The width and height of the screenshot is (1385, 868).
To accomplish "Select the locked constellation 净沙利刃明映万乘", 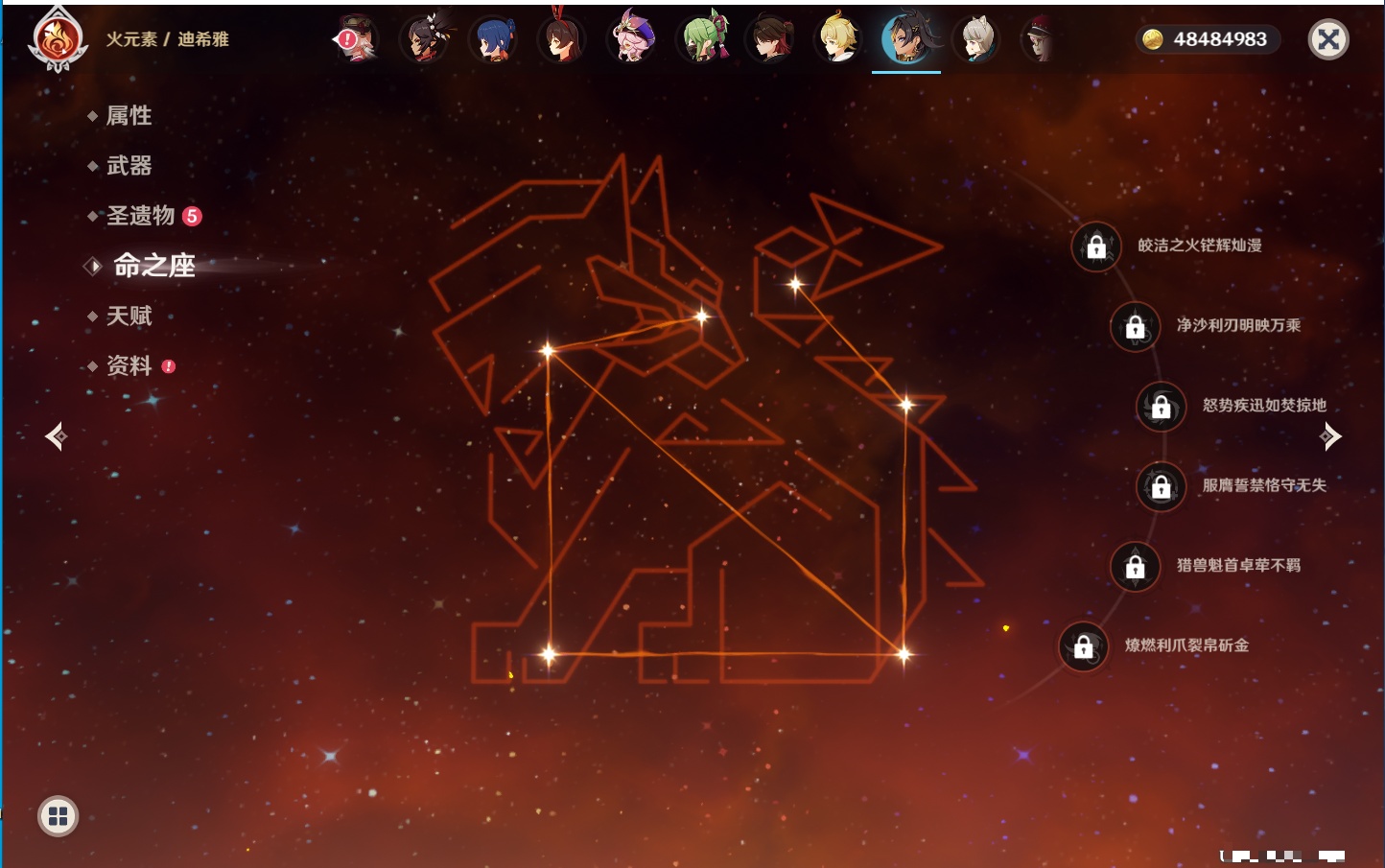I will [x=1136, y=326].
